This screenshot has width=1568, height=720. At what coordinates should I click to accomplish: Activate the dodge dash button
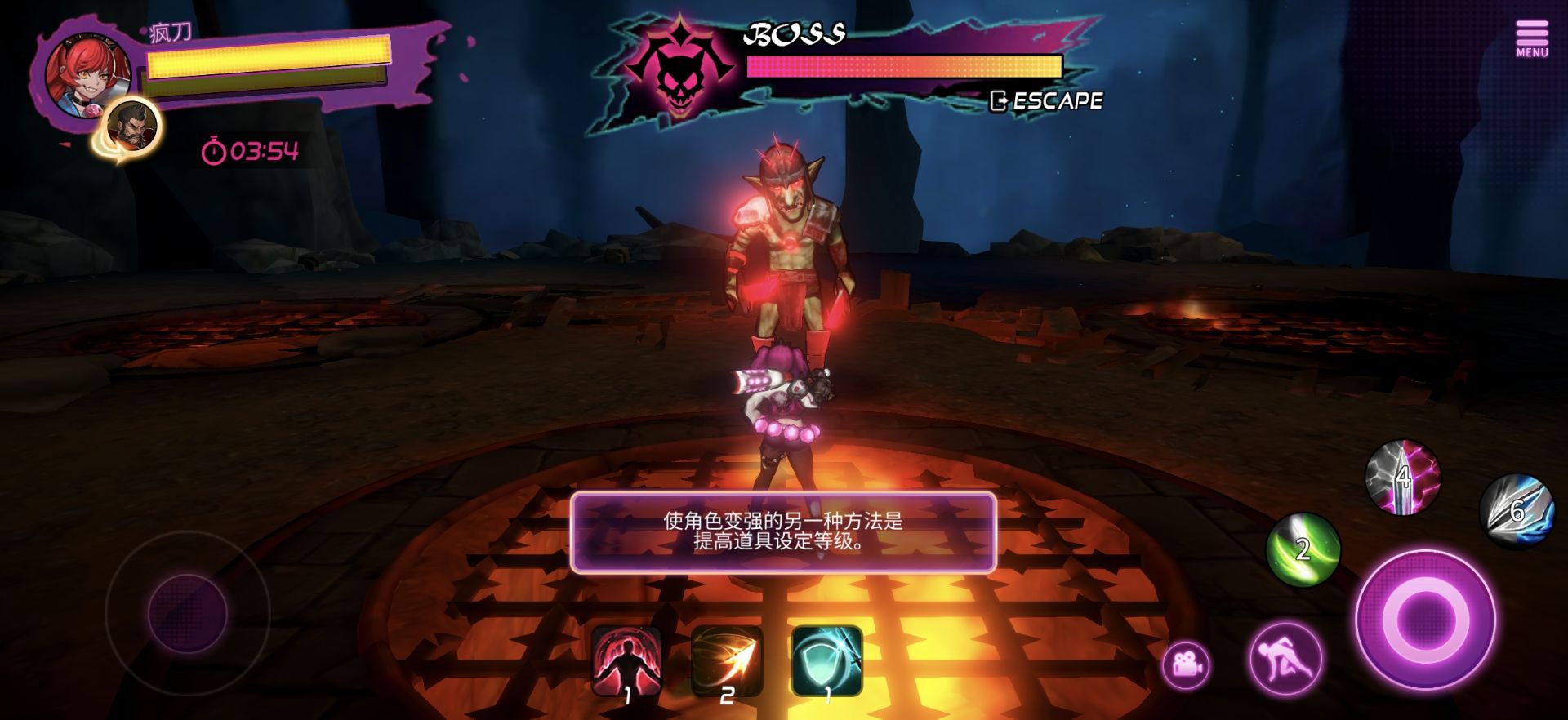click(1285, 660)
